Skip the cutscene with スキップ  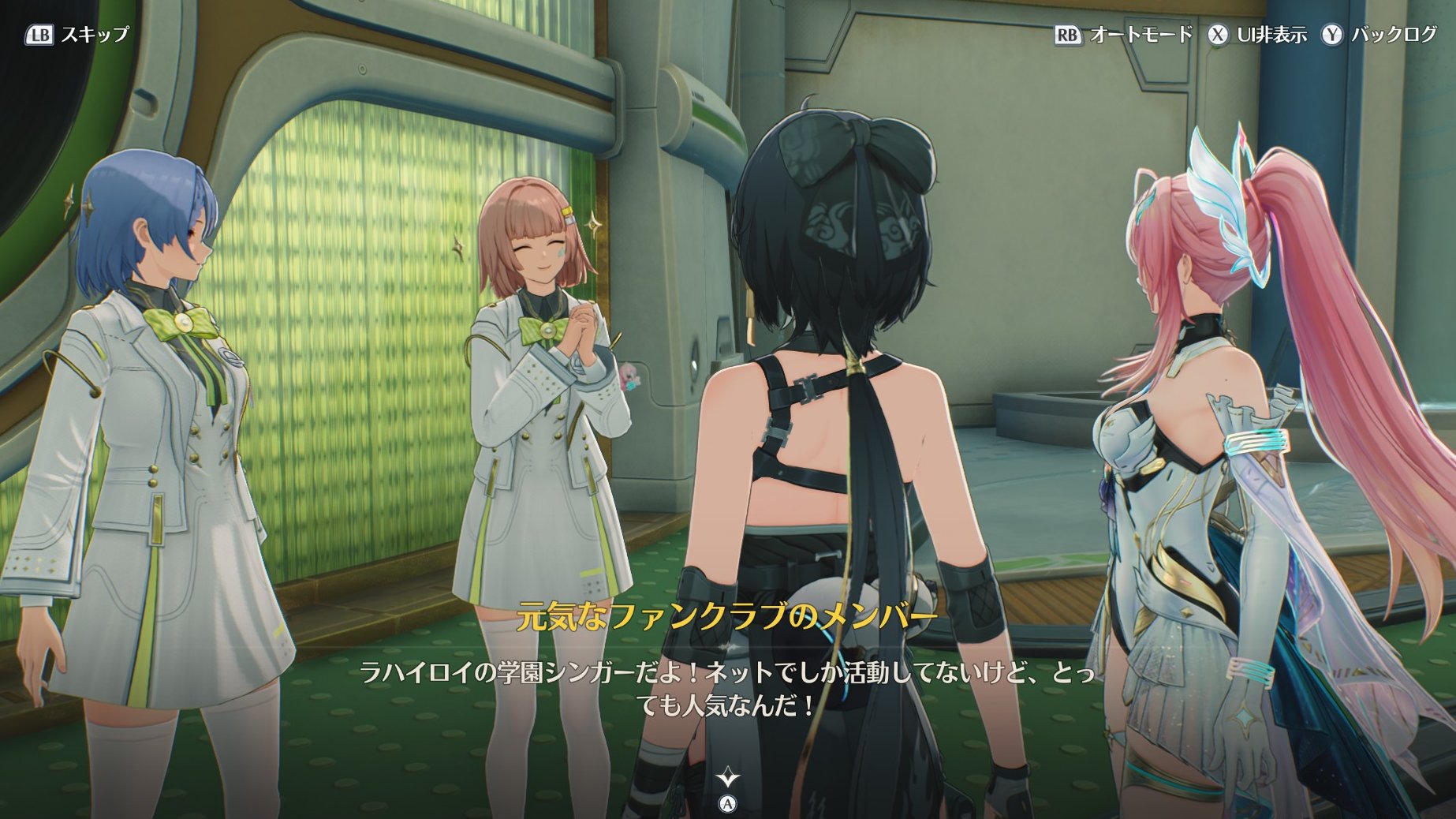pyautogui.click(x=77, y=35)
